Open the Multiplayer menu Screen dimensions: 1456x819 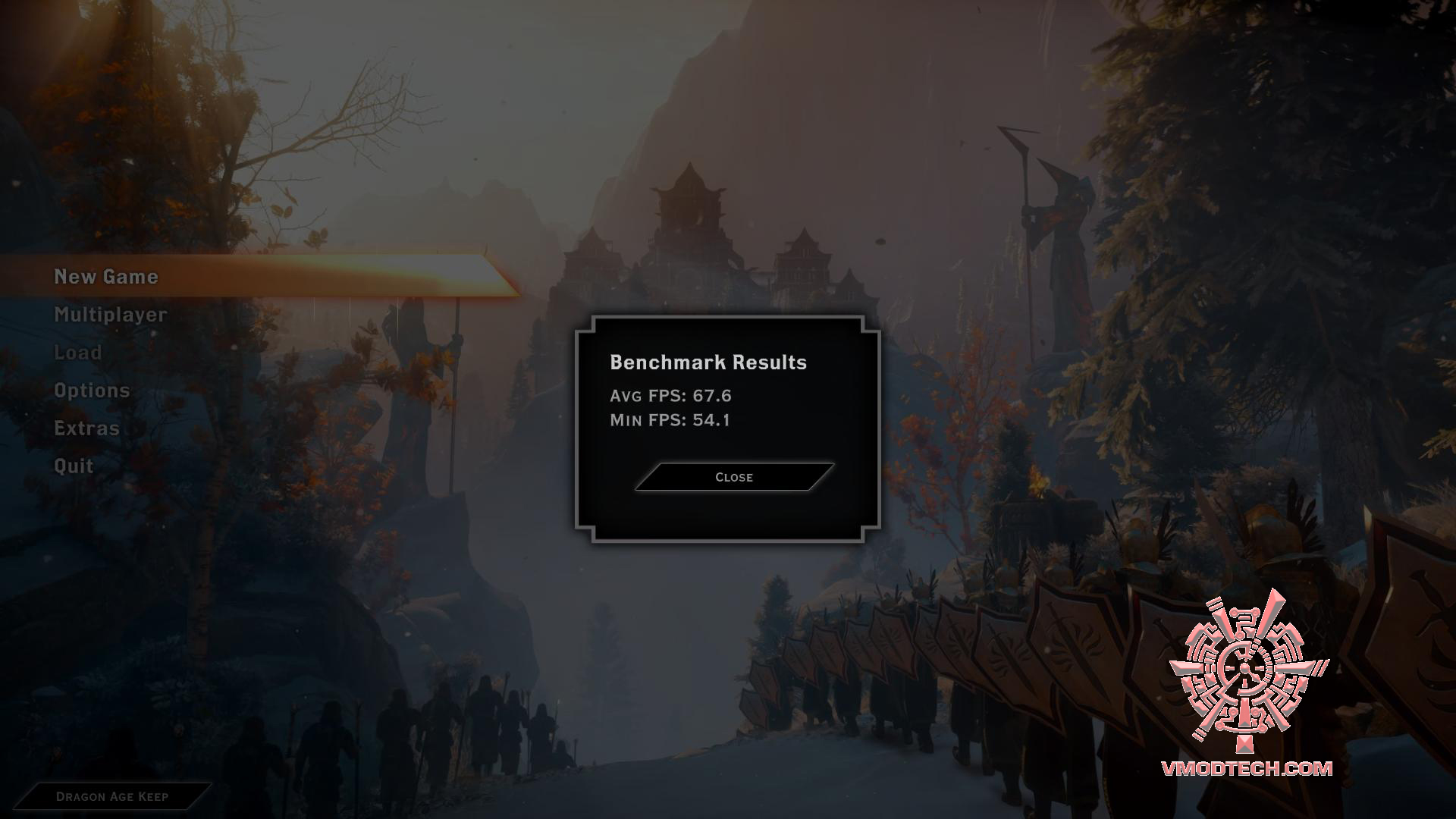(x=111, y=315)
